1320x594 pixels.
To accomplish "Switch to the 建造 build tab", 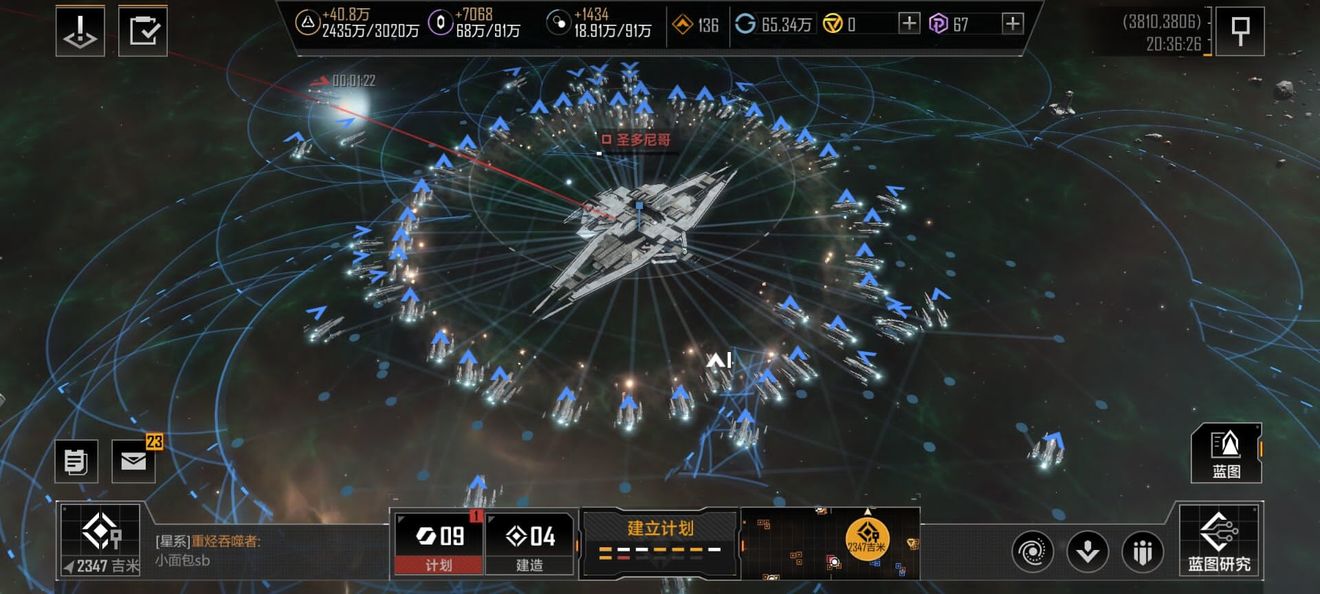I will [x=530, y=544].
